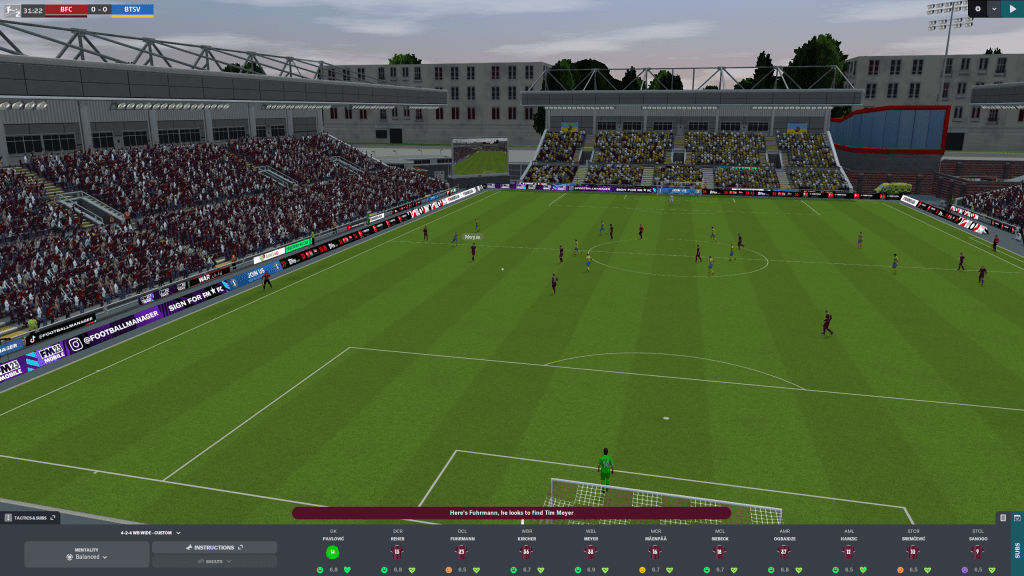Select Meyer in the WBL position
The image size is (1024, 576).
tap(590, 552)
